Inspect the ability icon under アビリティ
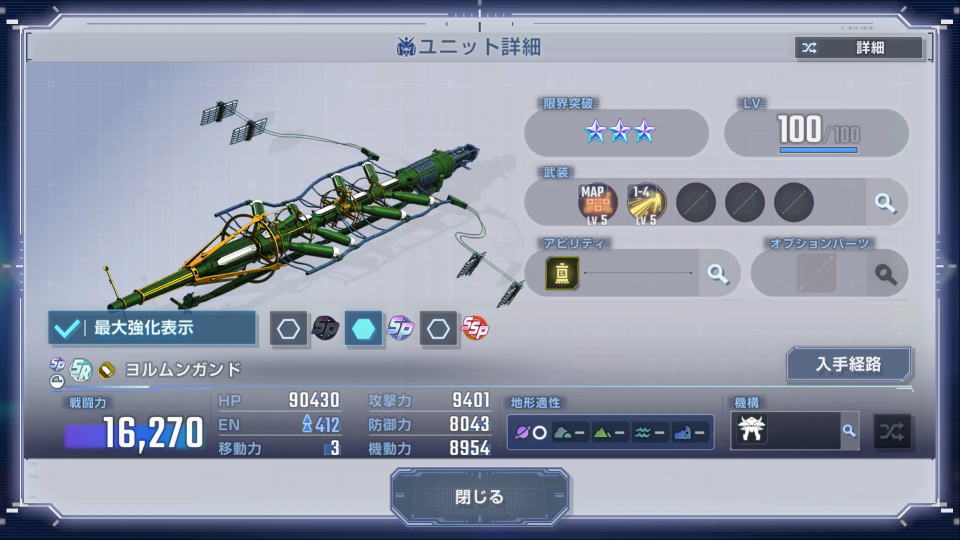 563,273
